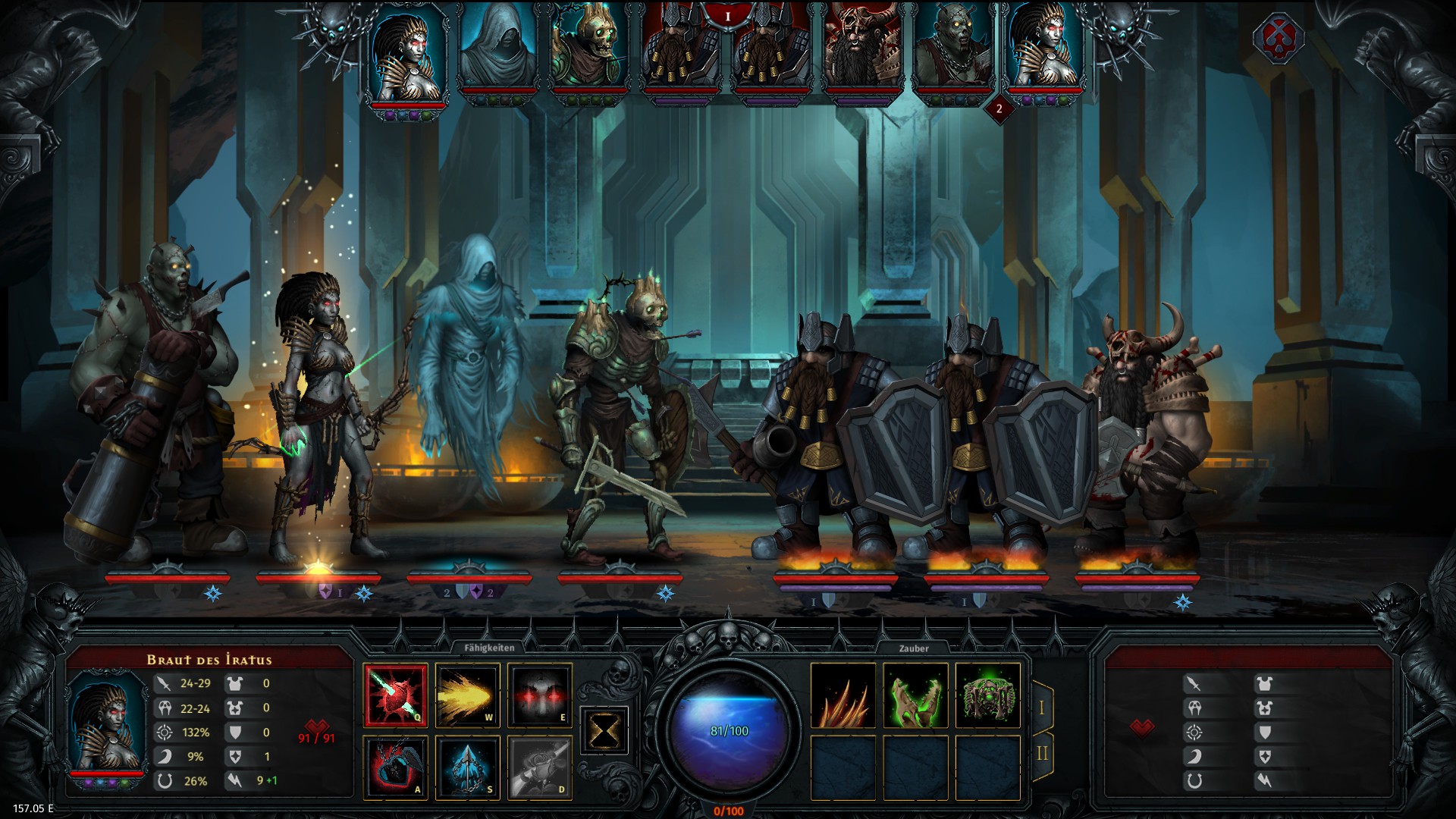Open Braut des Iratus portrait in stats panel
1456x819 pixels.
tap(107, 724)
